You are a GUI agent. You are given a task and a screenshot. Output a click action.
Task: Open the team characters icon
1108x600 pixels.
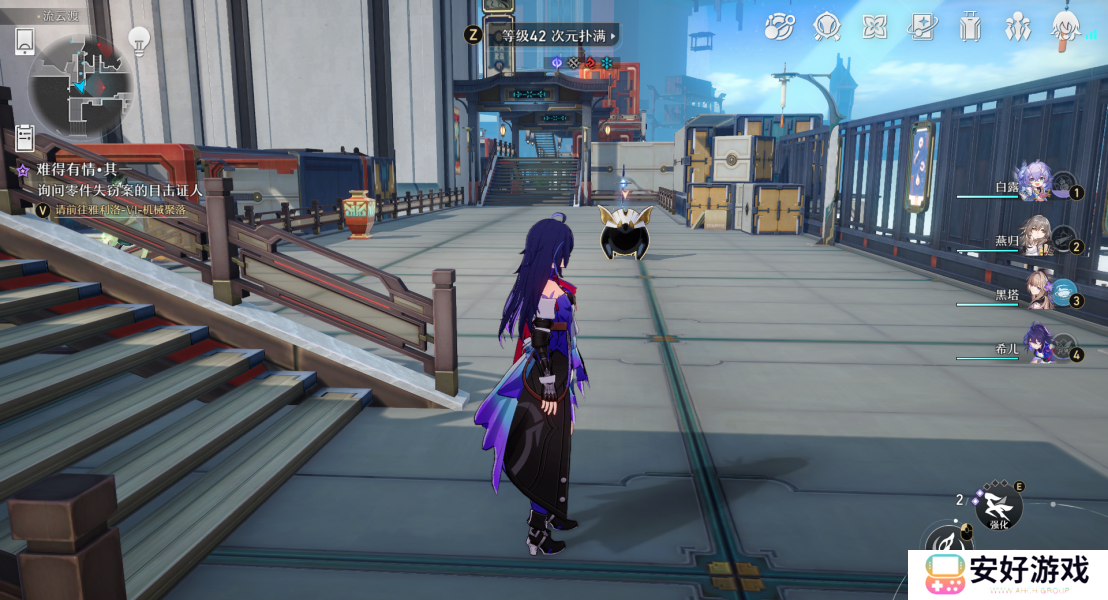pos(1017,27)
